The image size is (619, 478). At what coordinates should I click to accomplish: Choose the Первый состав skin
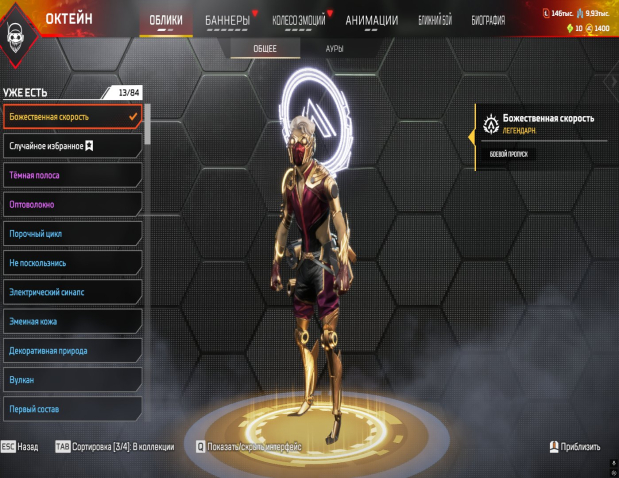click(72, 409)
